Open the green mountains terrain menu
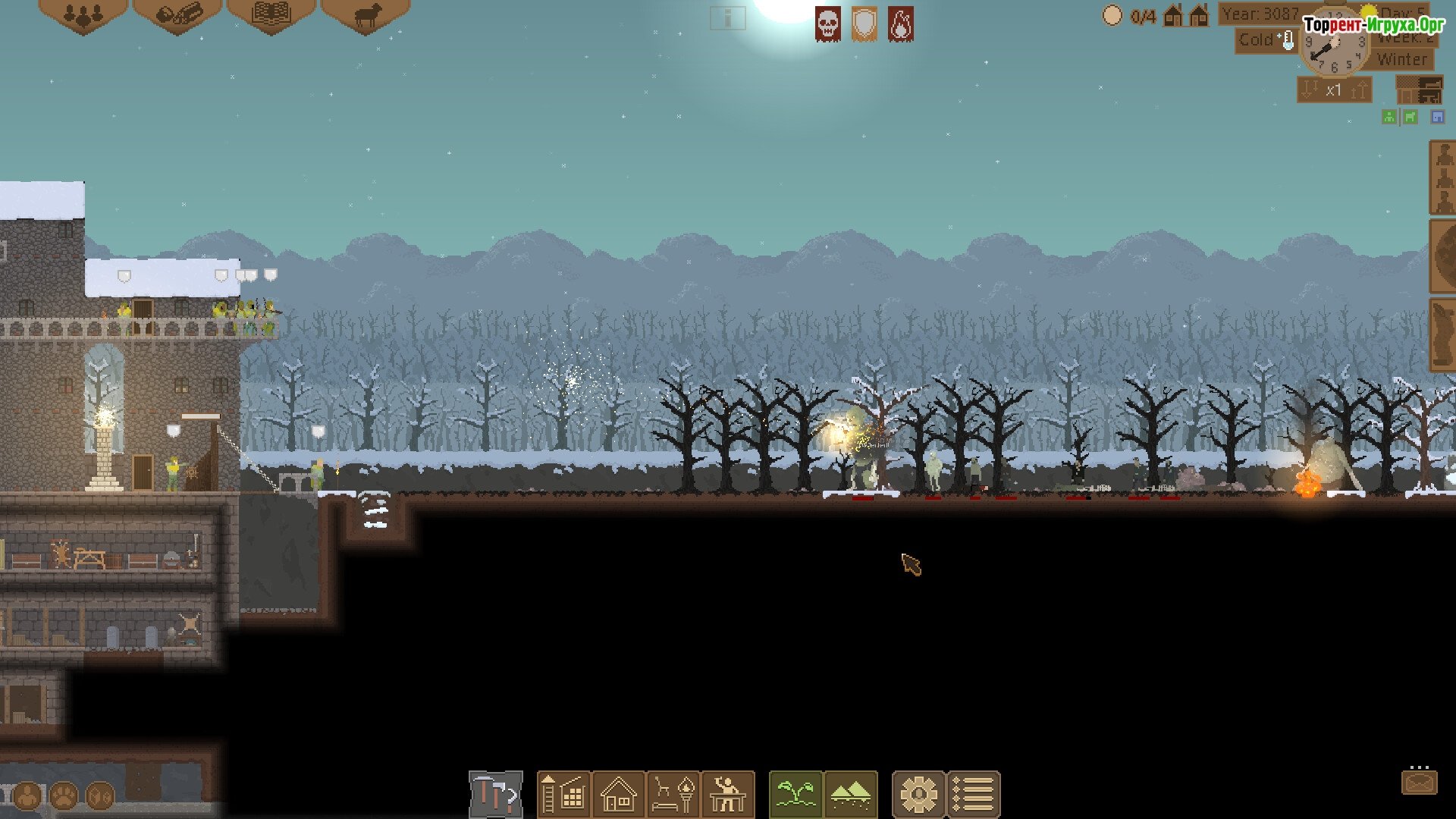The height and width of the screenshot is (819, 1456). coord(851,795)
